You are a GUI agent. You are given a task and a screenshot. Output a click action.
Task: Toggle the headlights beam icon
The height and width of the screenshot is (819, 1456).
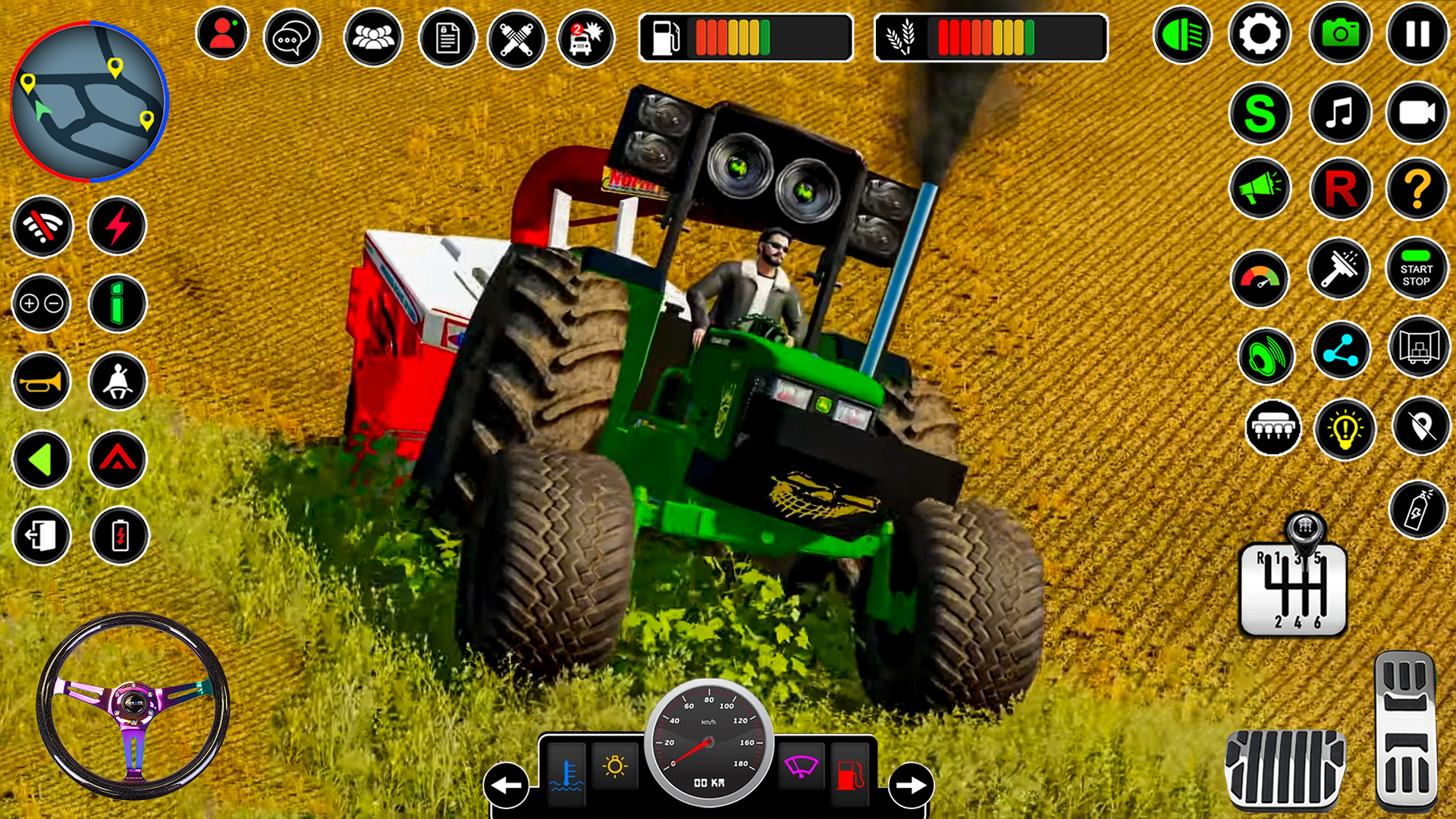1183,35
